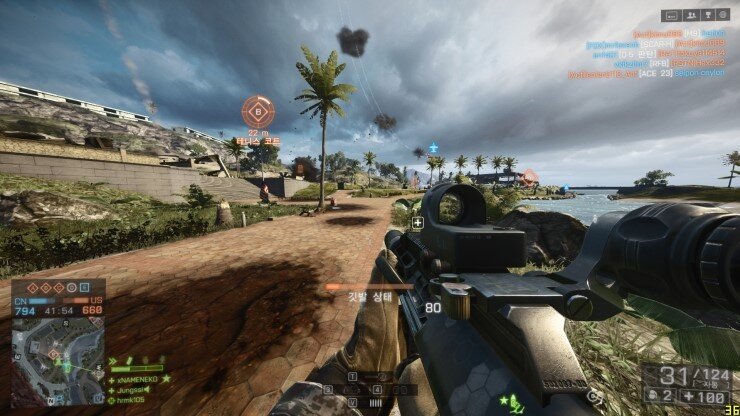Click the flag objective status icons row
Screen dimensions: 740x416
click(x=57, y=286)
